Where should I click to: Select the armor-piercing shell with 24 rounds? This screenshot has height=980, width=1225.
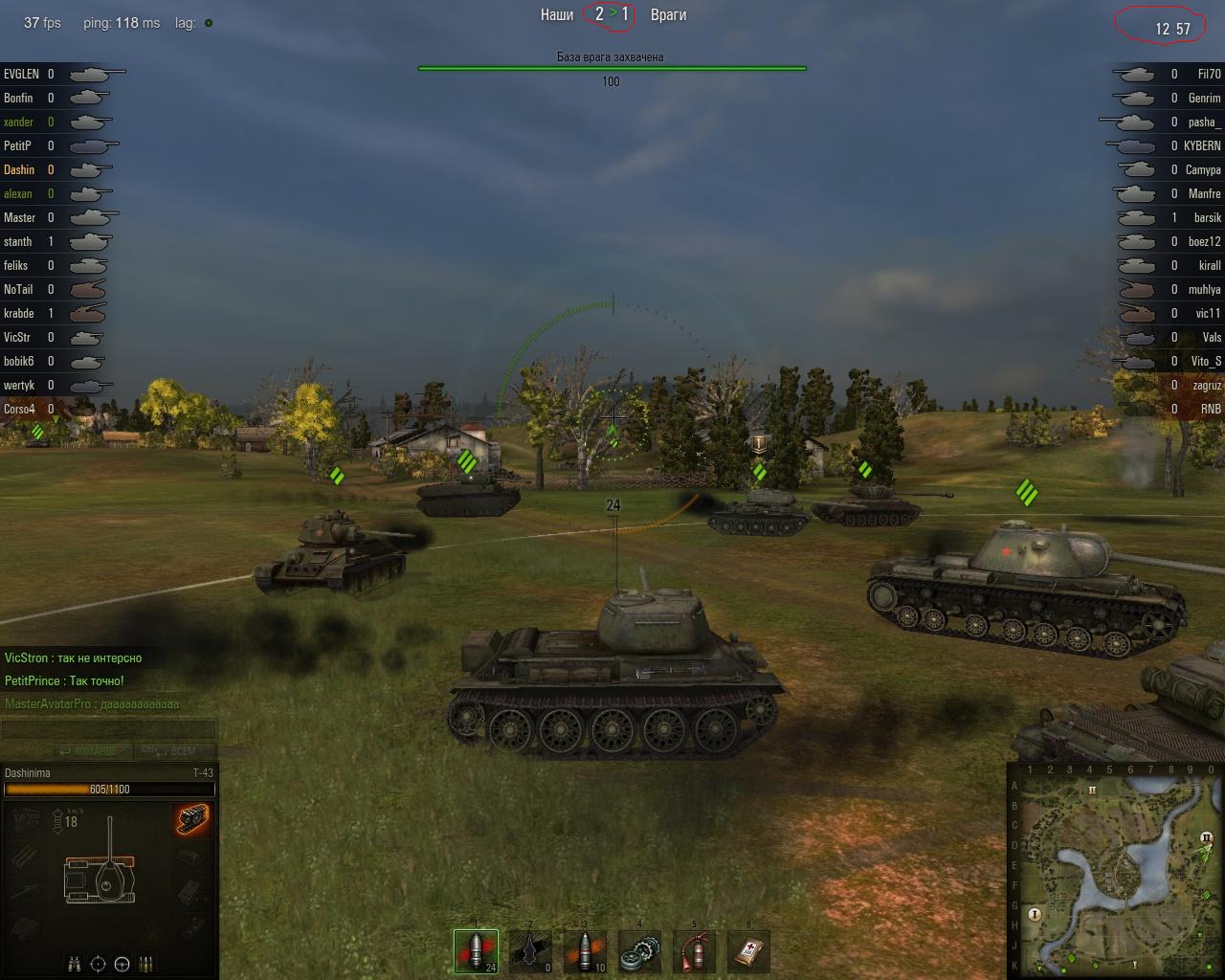[477, 951]
